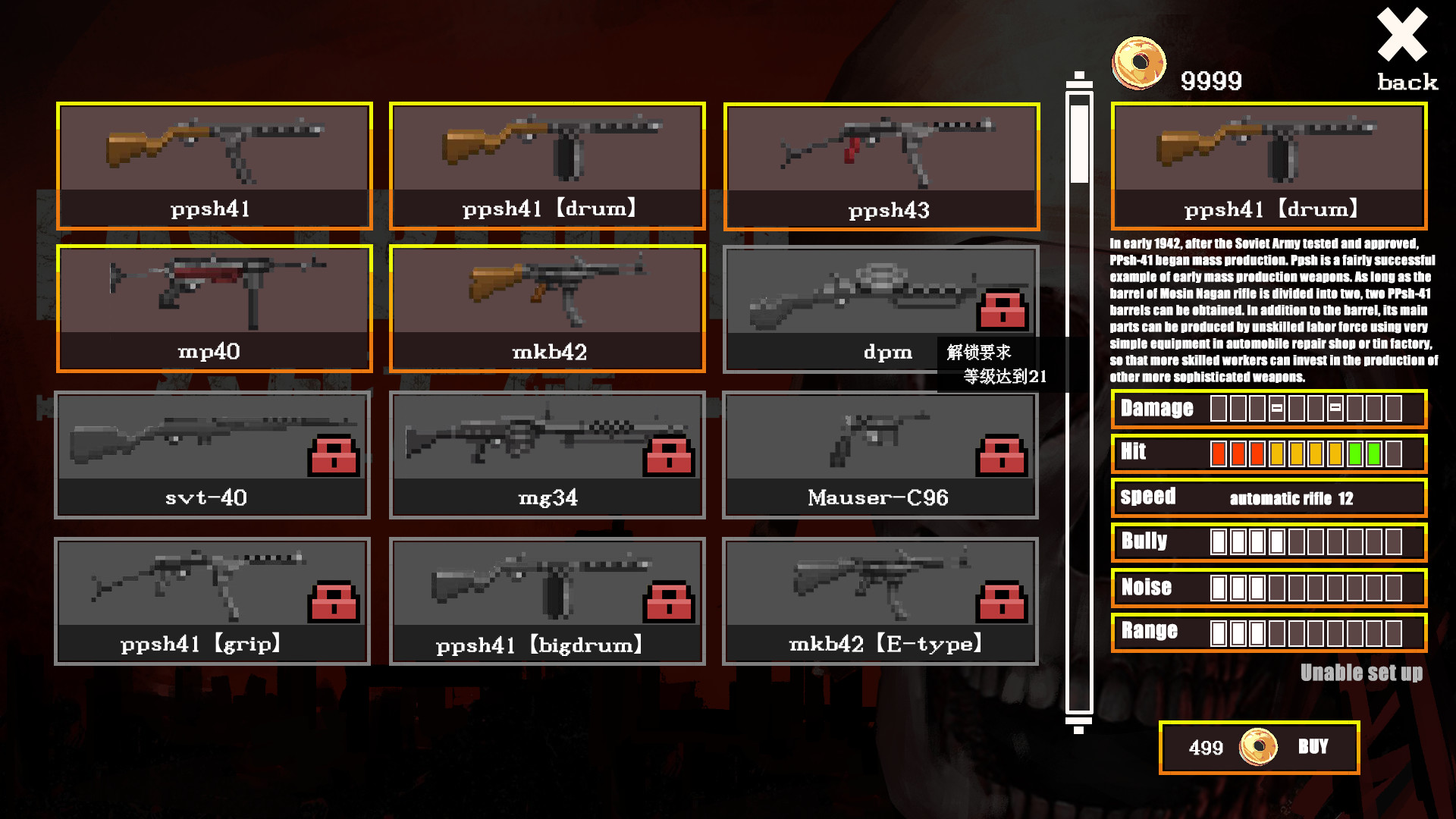Click the red lock on svt-40
This screenshot has width=1456, height=819.
pyautogui.click(x=334, y=457)
